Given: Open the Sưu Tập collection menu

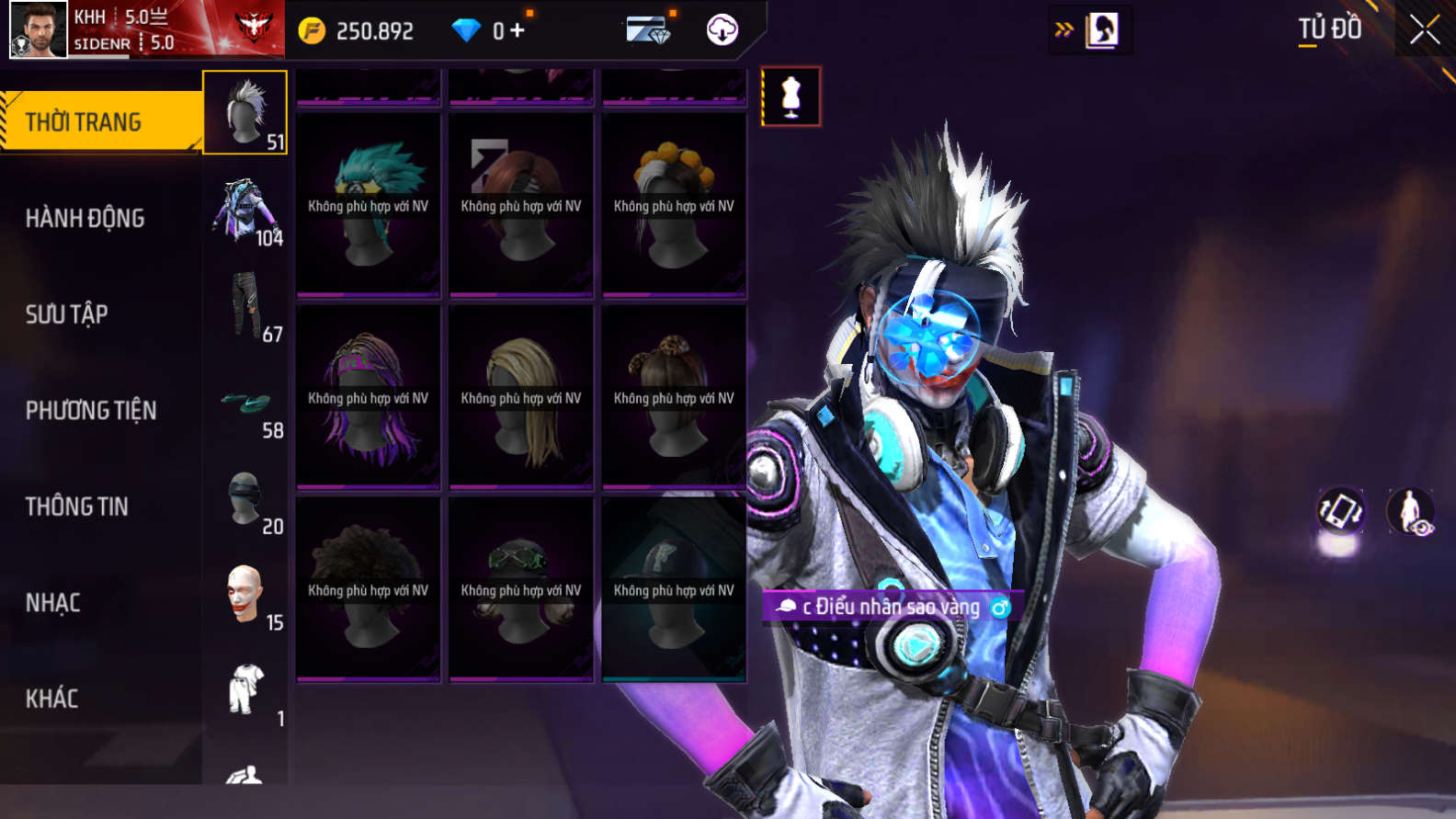Looking at the screenshot, I should click(x=67, y=314).
